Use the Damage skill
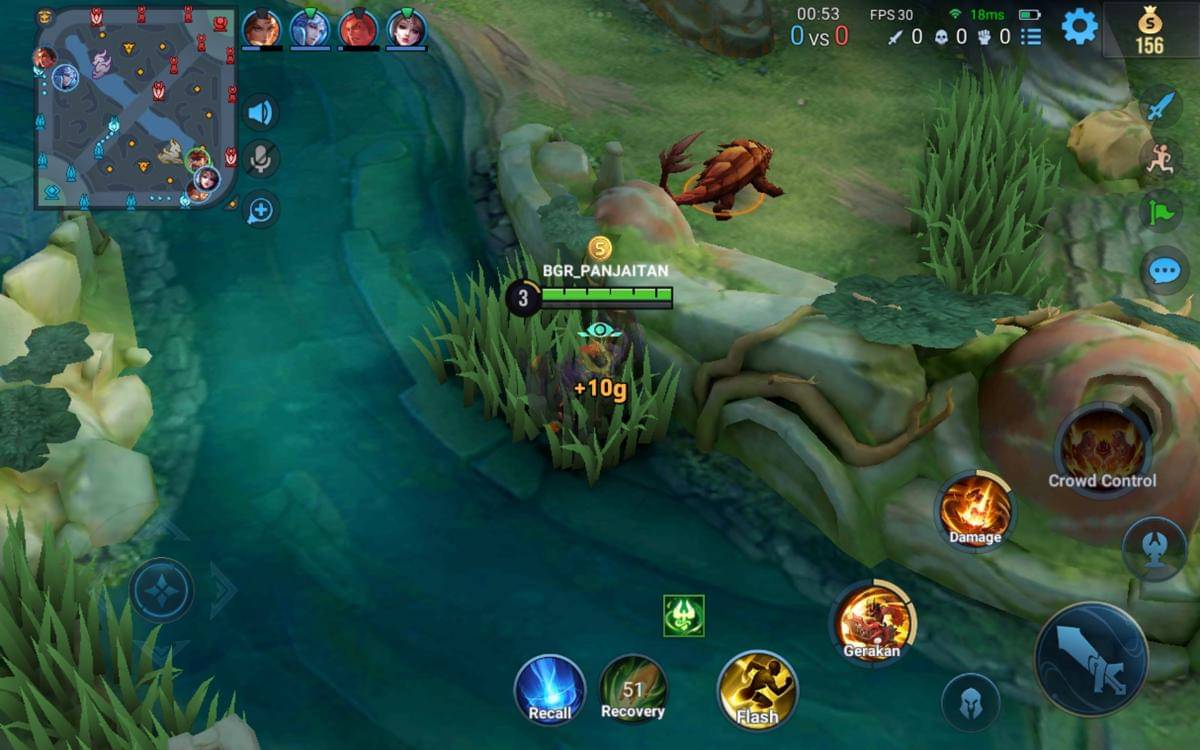Viewport: 1200px width, 750px height. click(x=975, y=512)
